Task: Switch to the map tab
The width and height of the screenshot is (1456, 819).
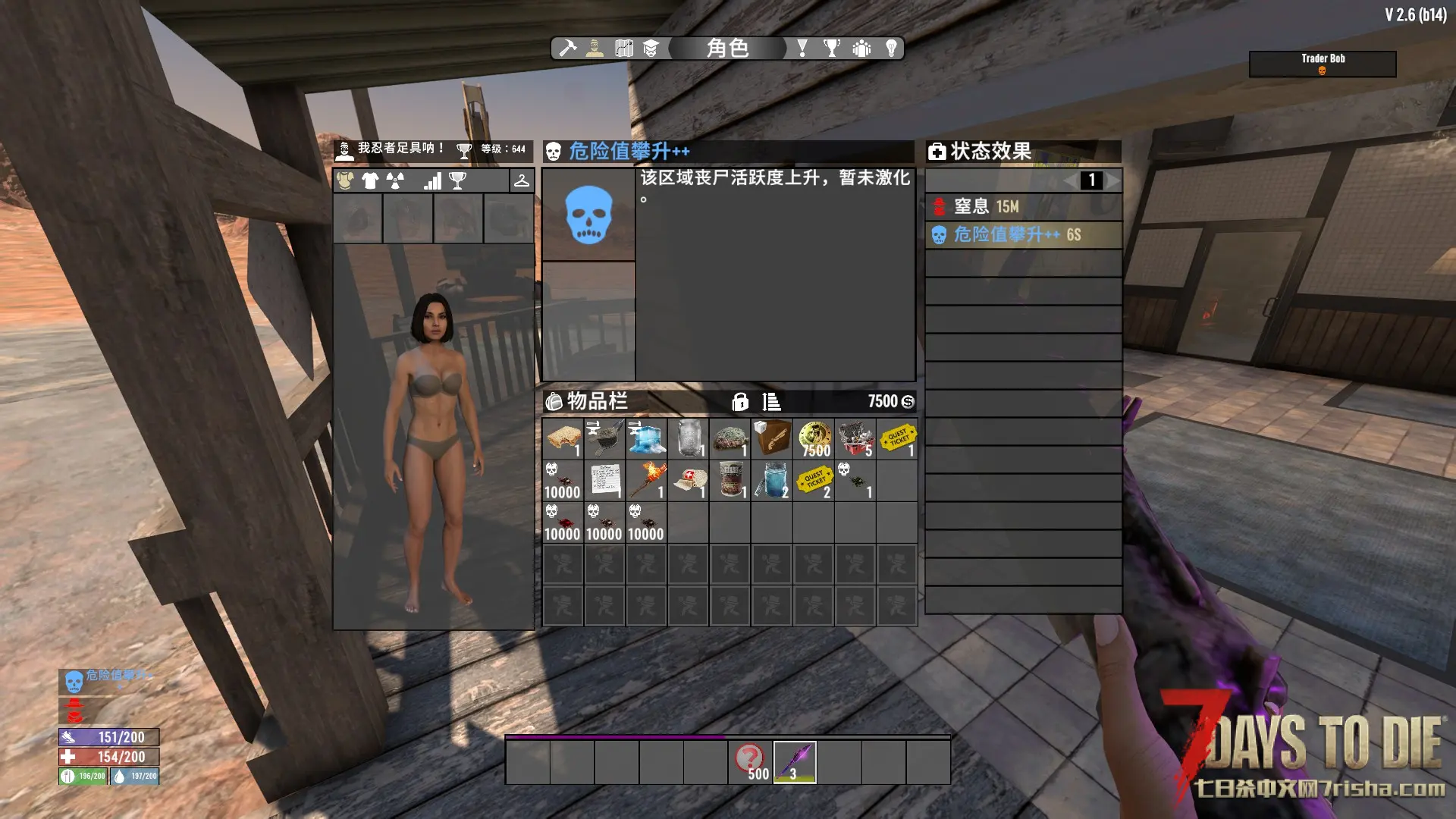Action: tap(624, 49)
